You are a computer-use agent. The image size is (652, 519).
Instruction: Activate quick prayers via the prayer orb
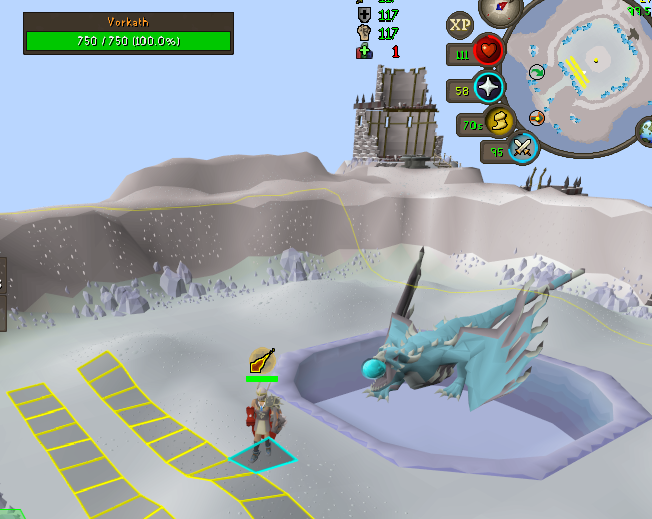(x=489, y=88)
